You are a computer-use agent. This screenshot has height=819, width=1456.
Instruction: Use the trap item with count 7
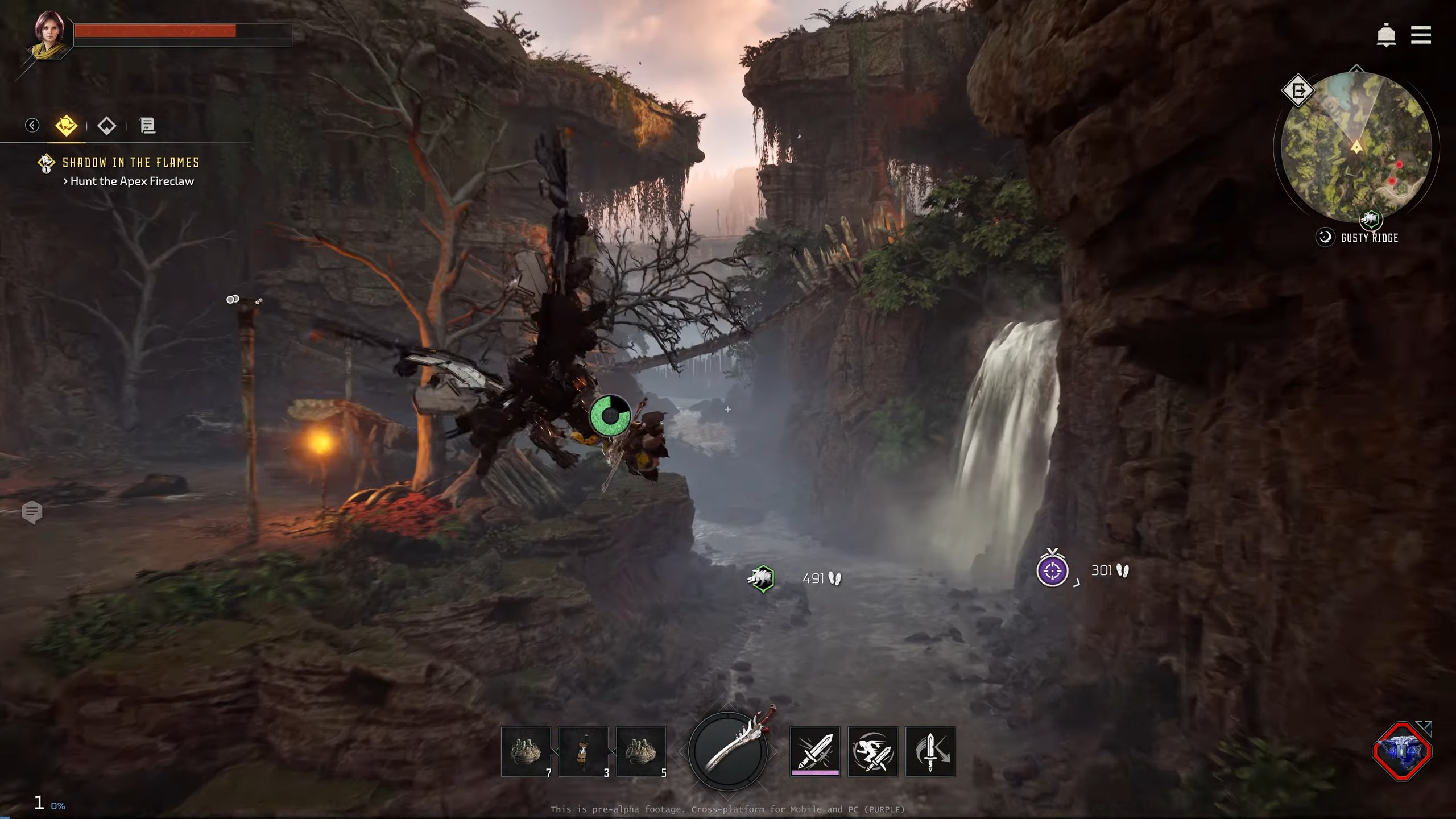click(x=526, y=752)
